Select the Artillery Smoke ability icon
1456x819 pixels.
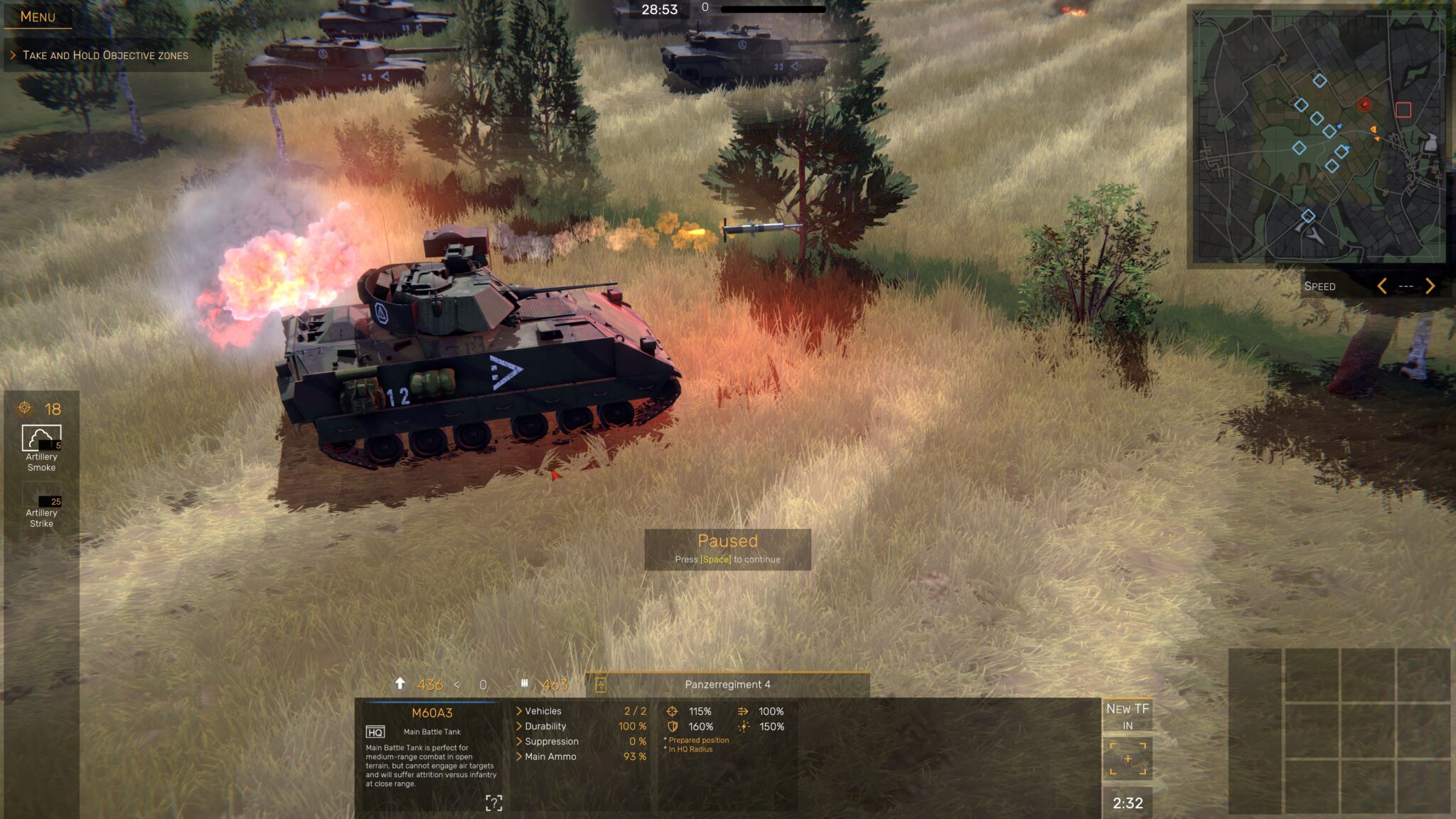tap(43, 437)
